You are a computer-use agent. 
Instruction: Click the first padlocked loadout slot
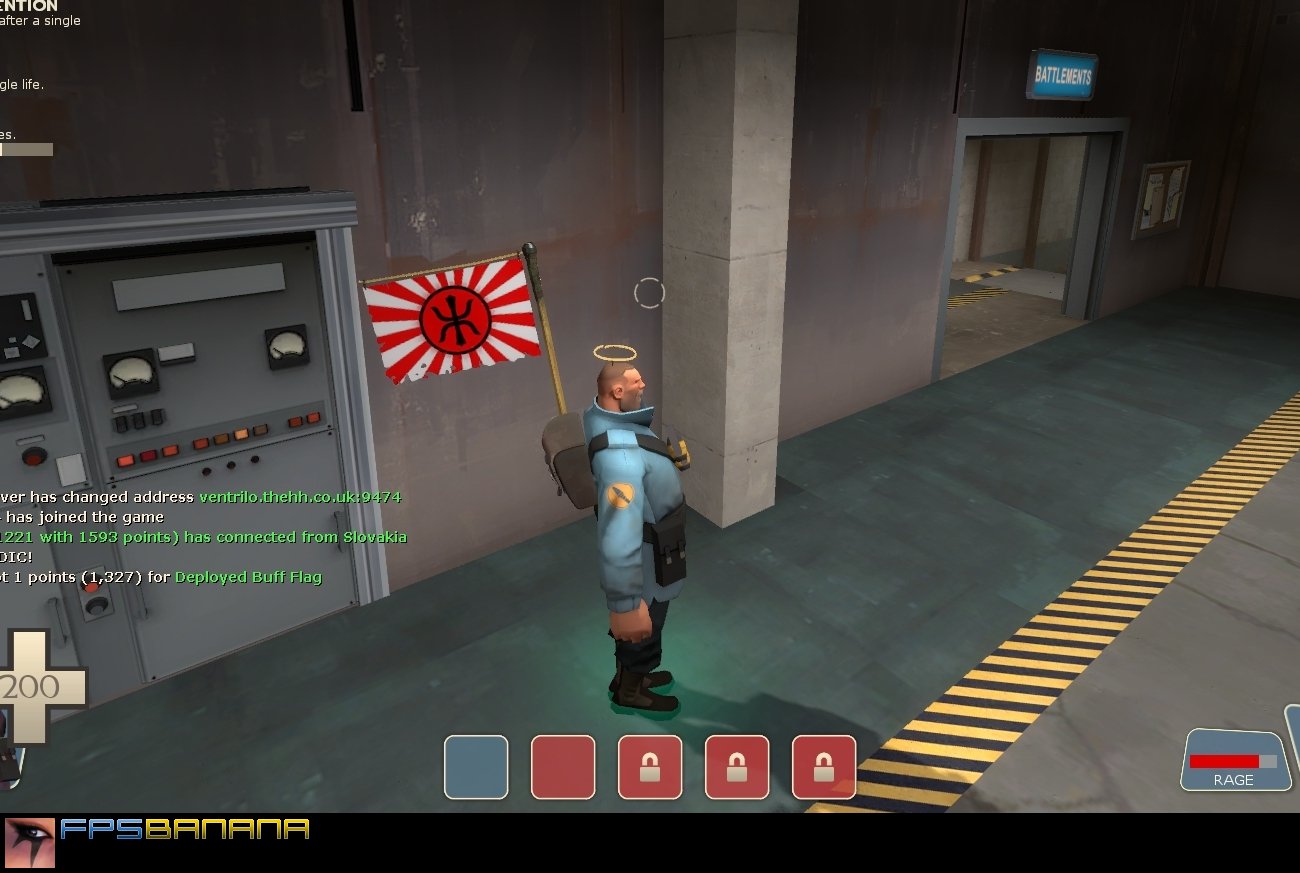651,767
